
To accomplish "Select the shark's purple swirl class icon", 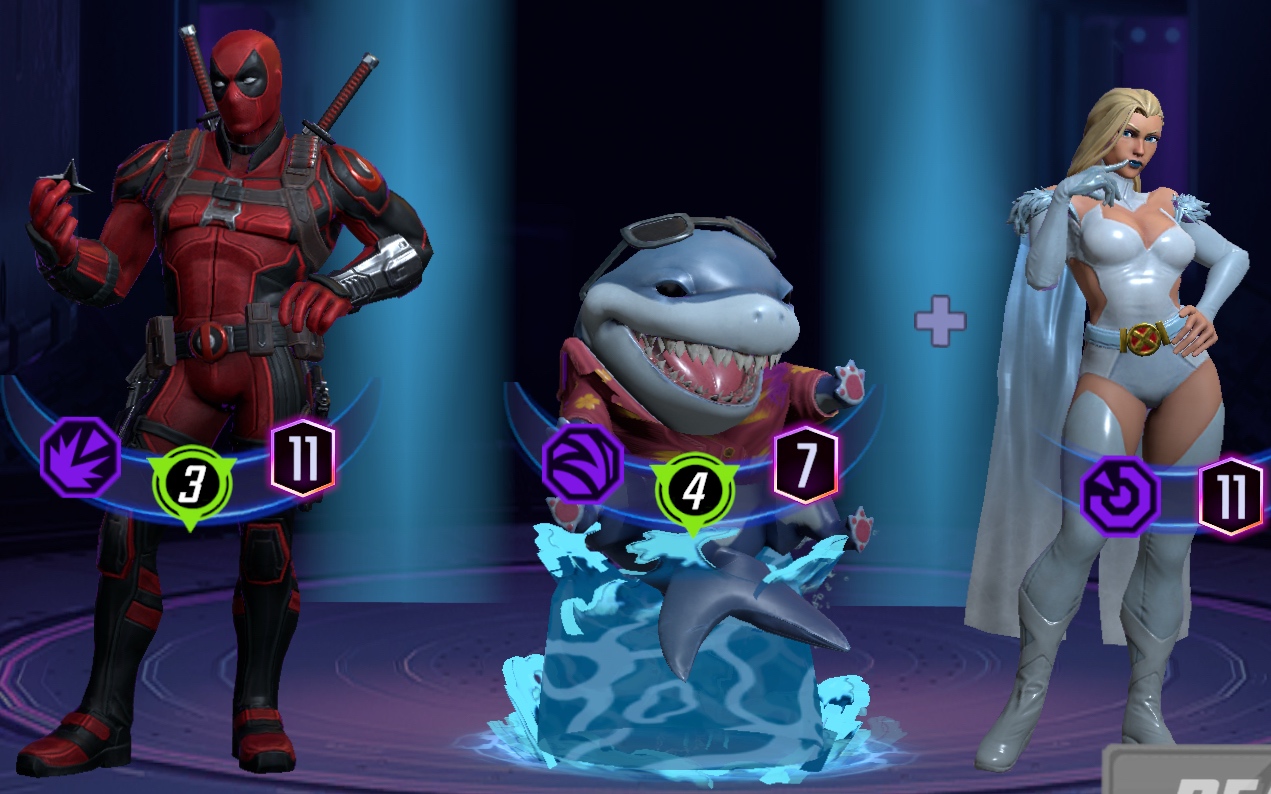I will [x=582, y=464].
